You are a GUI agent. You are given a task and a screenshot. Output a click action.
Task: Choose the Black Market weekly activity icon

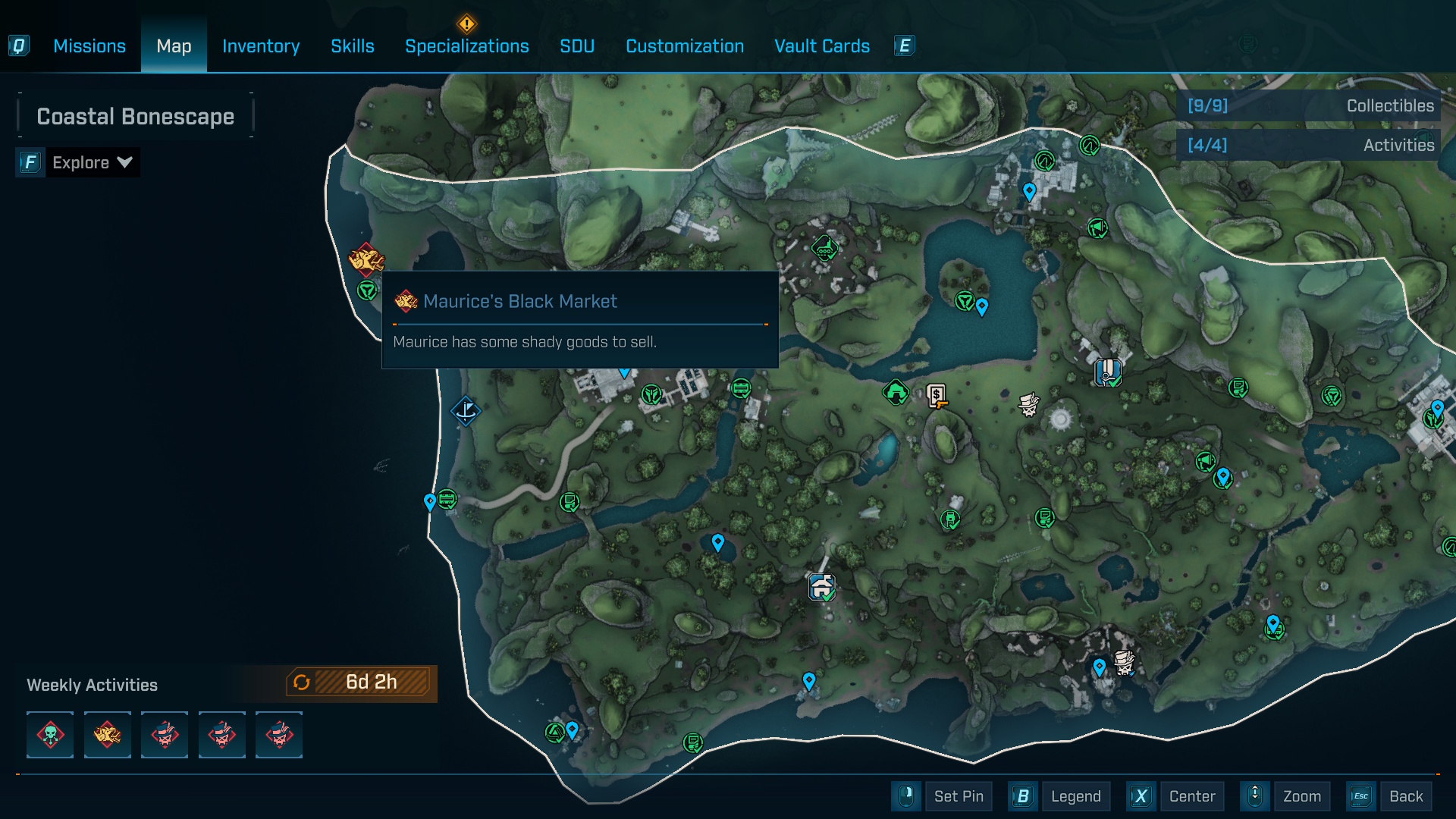click(107, 735)
